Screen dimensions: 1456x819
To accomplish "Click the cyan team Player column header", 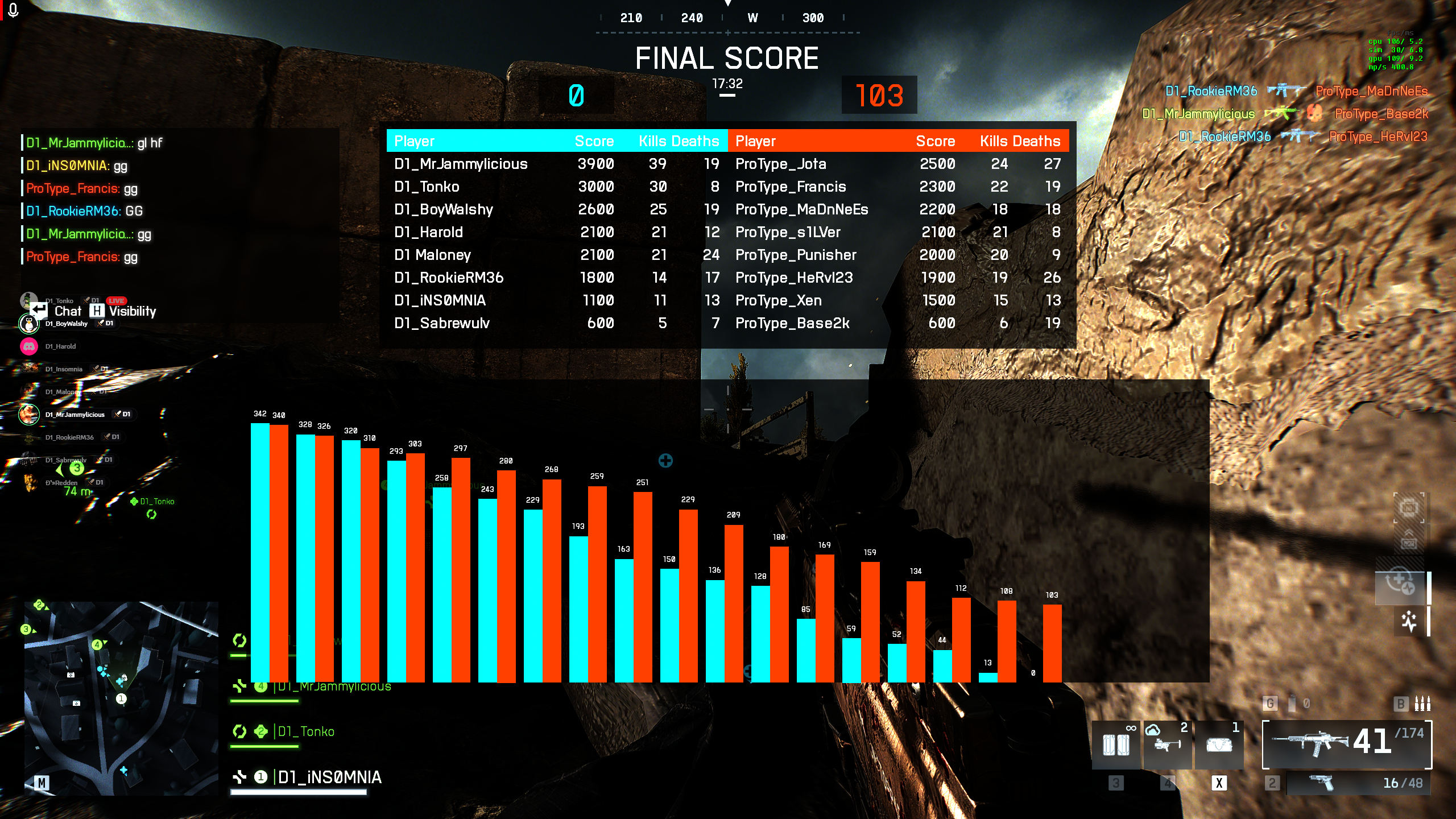I will pos(414,141).
